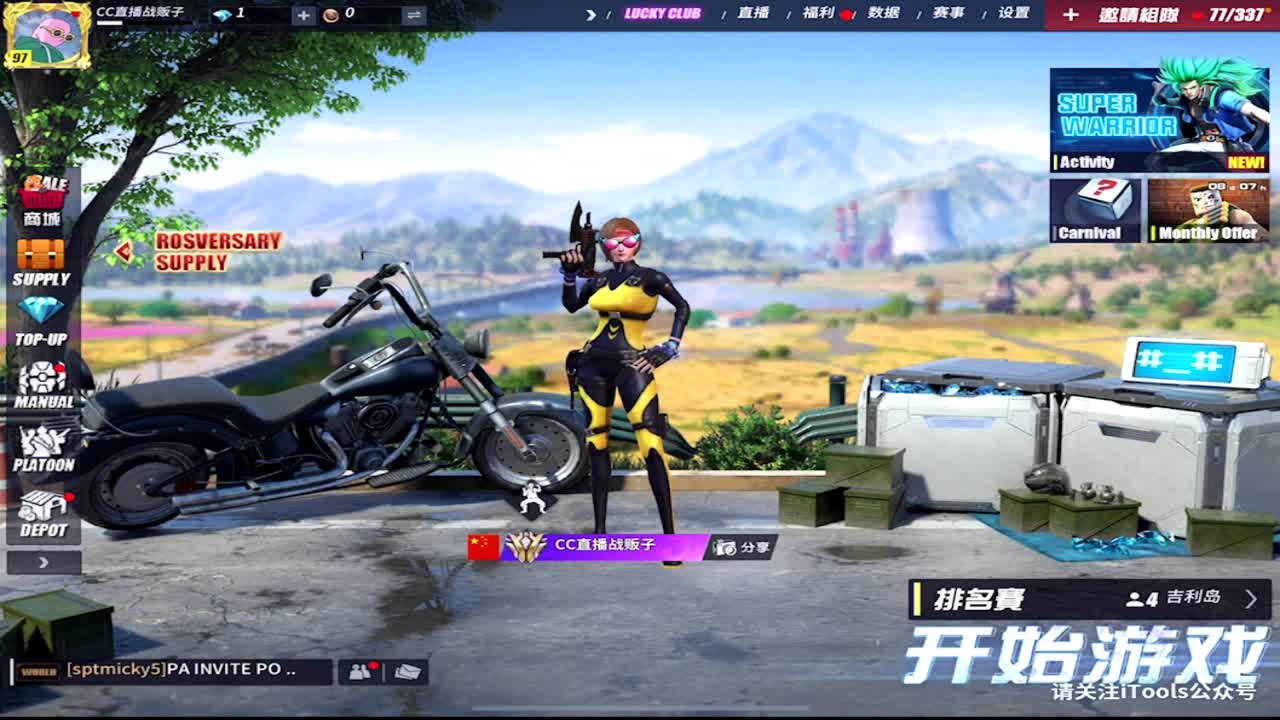The width and height of the screenshot is (1280, 720).
Task: Switch to the LUCKY CLUB tab
Action: 665,15
